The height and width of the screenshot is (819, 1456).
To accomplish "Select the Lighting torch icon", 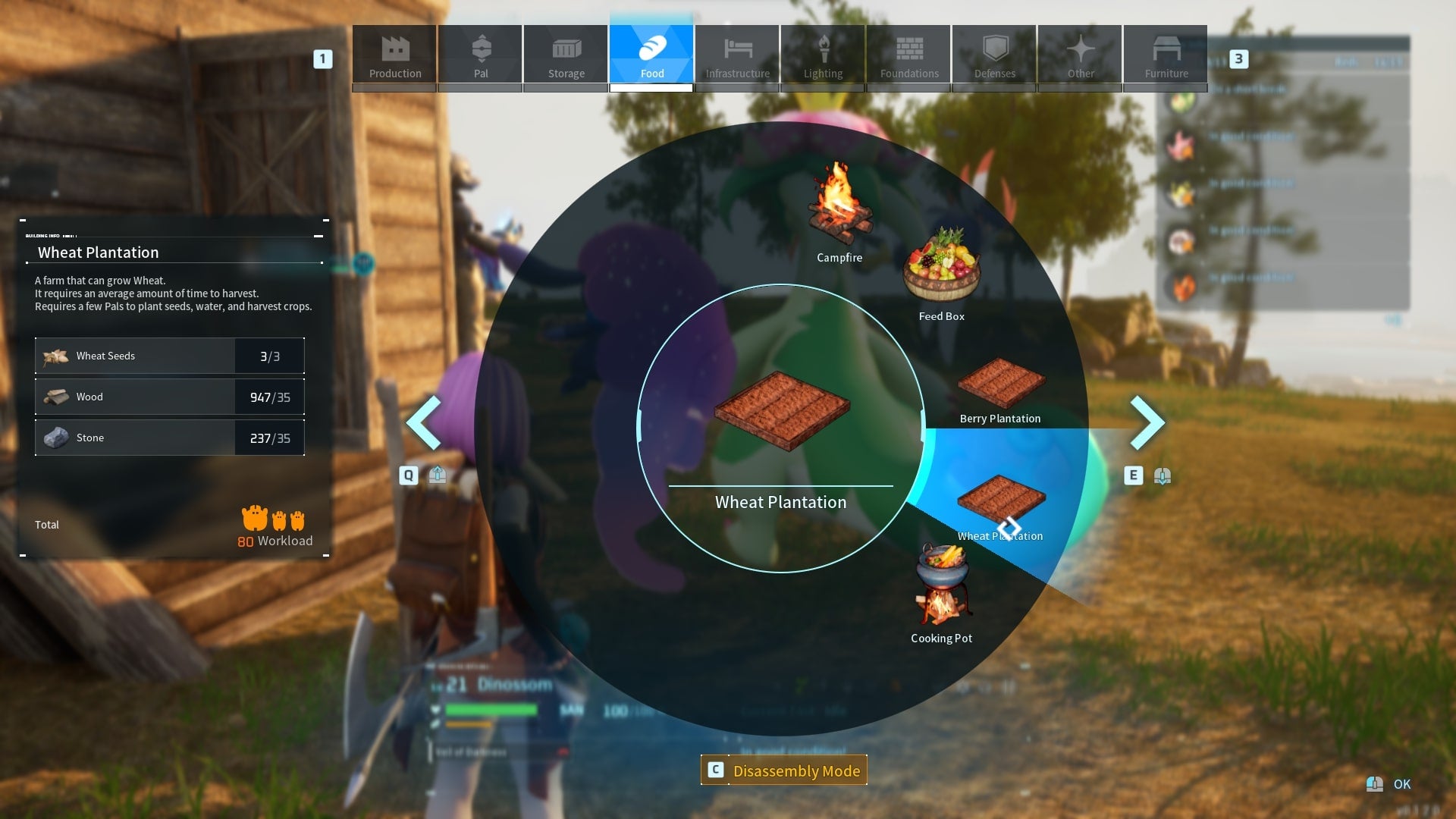I will pyautogui.click(x=823, y=53).
